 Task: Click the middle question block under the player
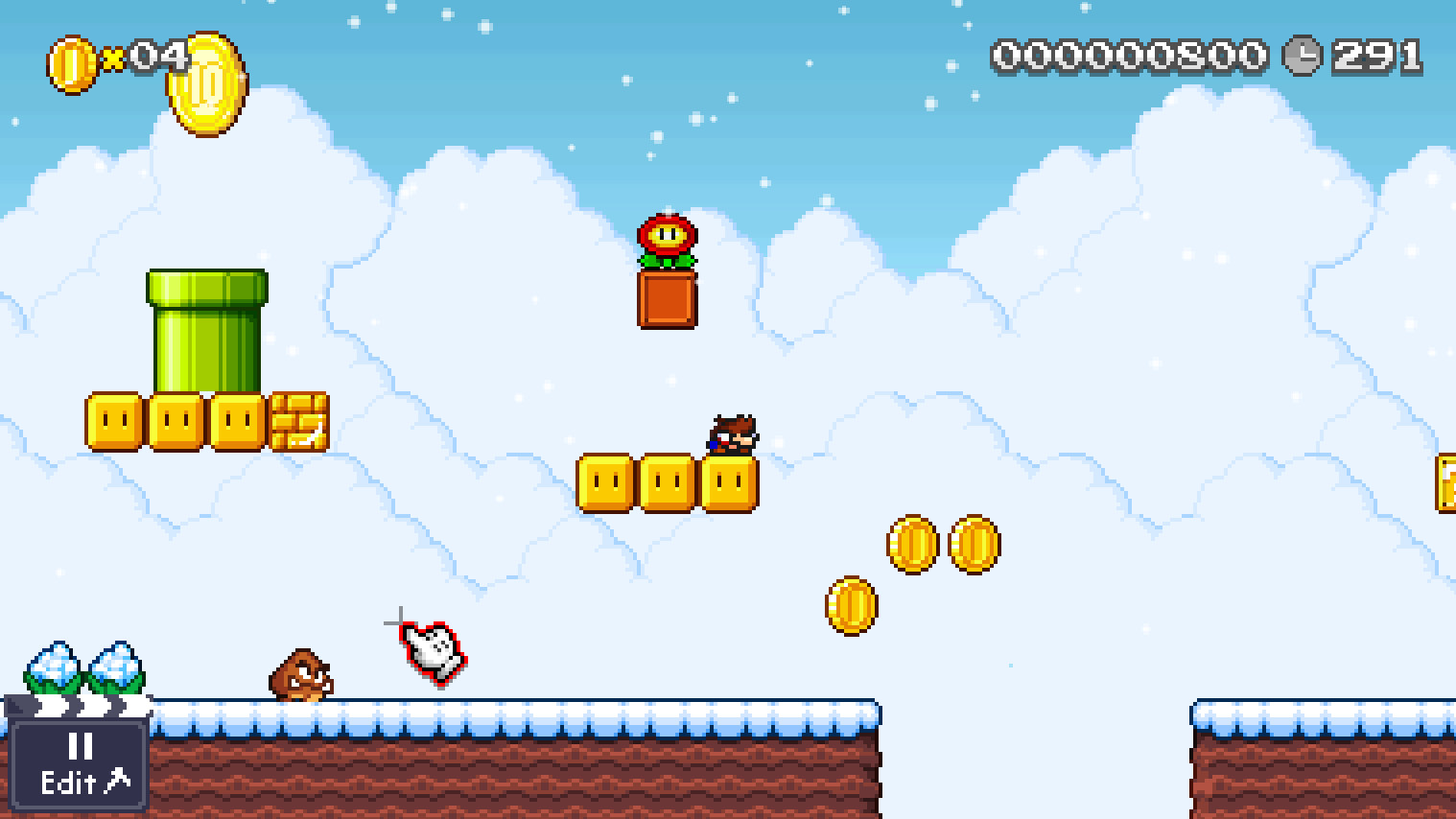(x=668, y=481)
